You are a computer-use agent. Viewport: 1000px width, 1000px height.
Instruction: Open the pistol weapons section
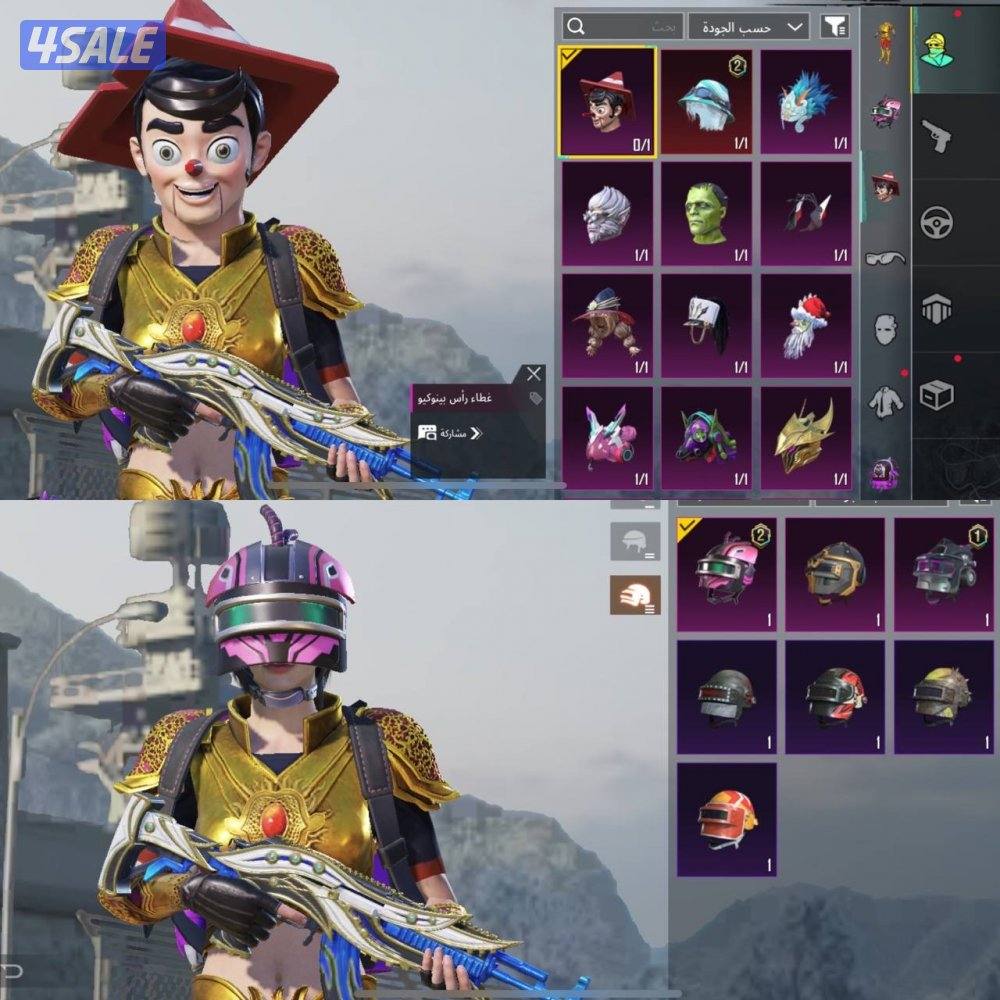point(936,135)
